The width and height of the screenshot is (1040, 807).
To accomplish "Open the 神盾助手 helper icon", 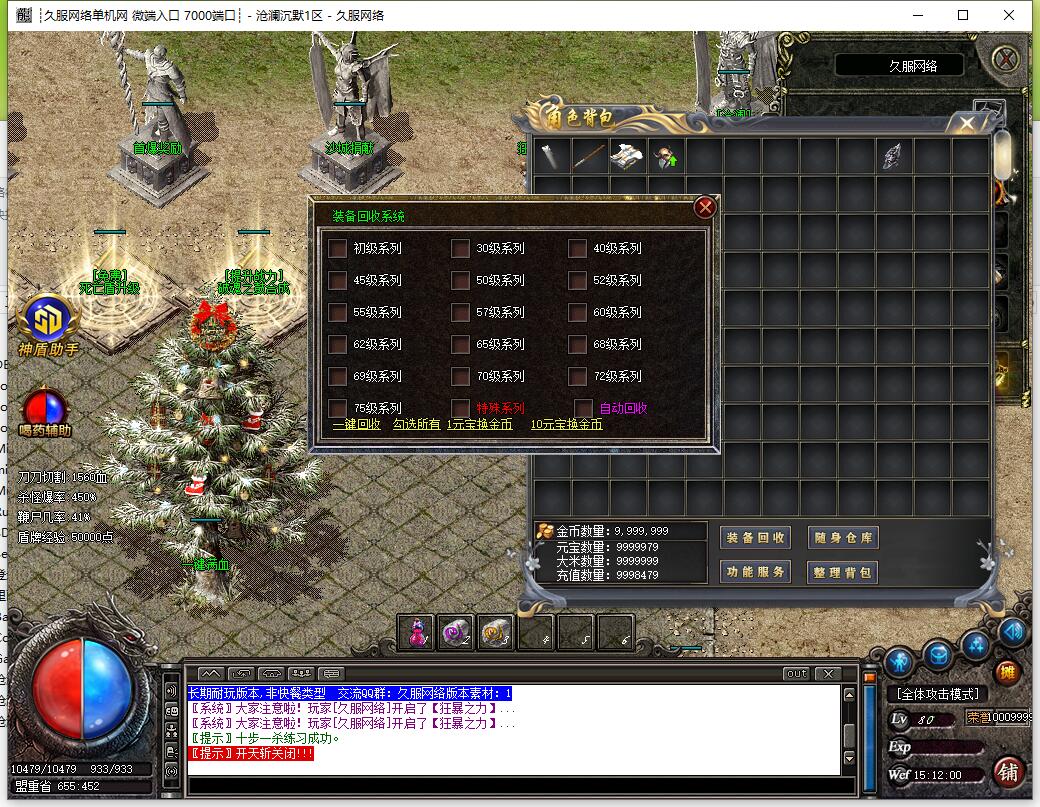I will pyautogui.click(x=46, y=320).
